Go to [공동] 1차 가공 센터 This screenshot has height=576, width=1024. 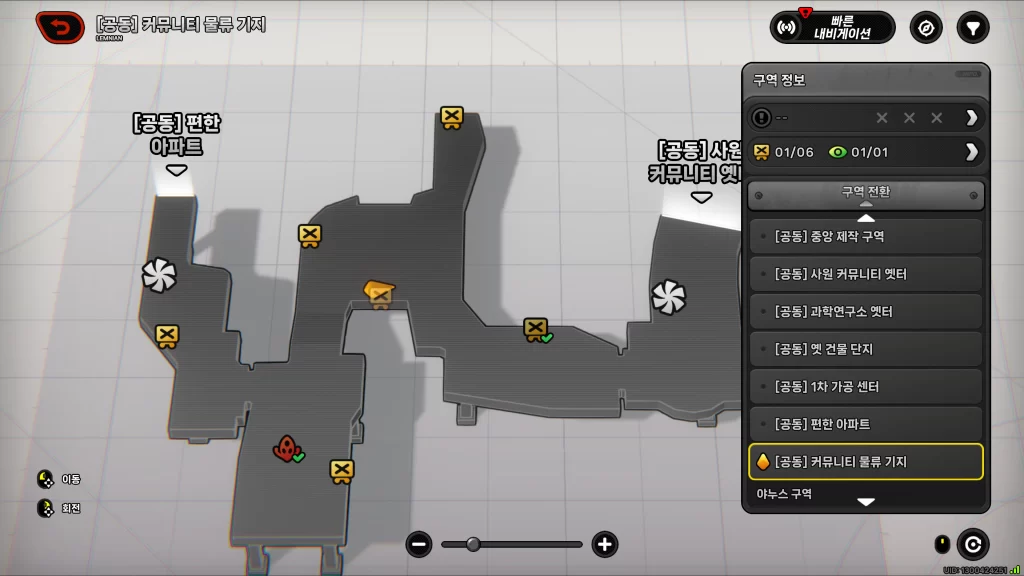click(866, 387)
